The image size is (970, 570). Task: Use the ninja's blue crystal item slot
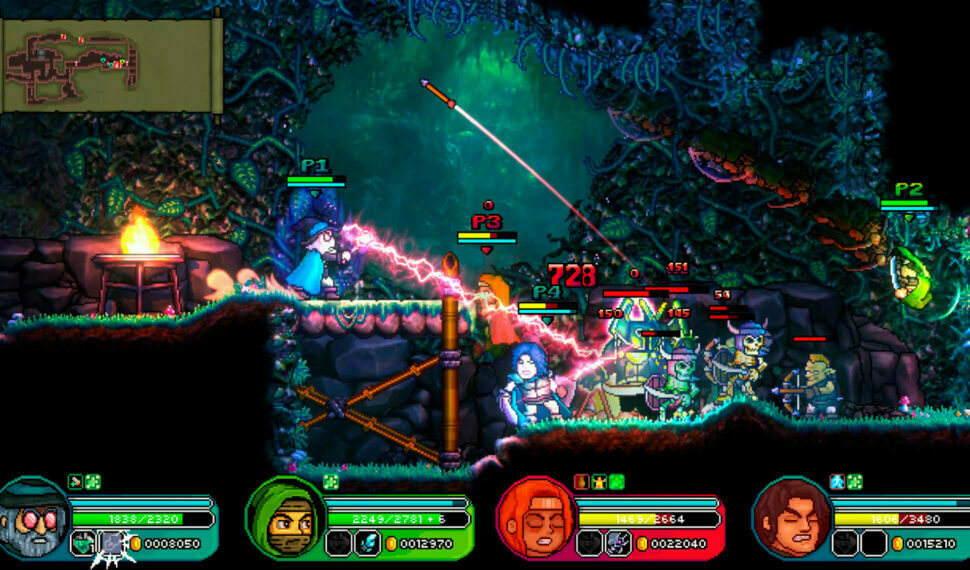tap(367, 543)
